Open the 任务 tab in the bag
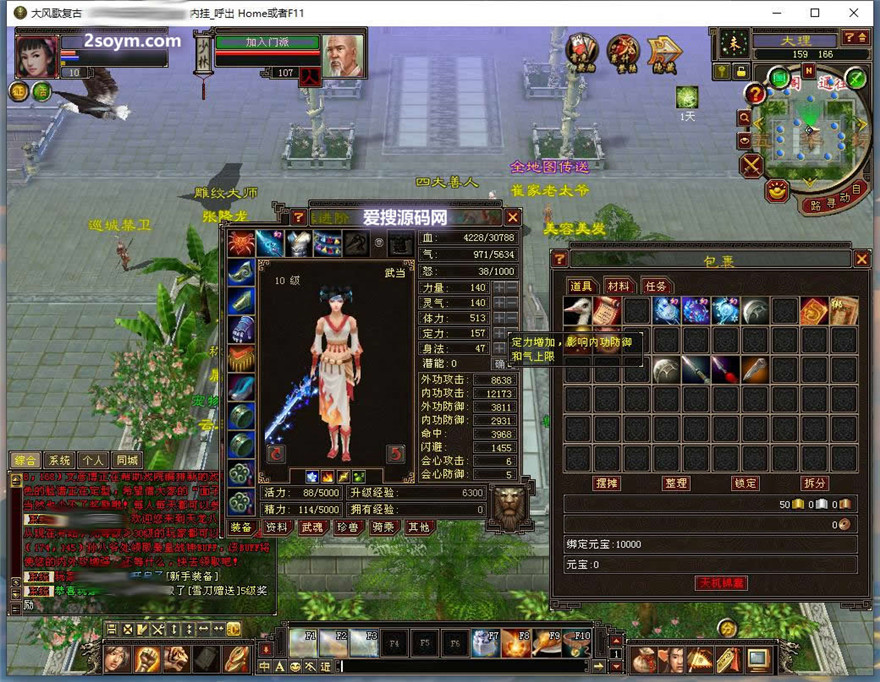The width and height of the screenshot is (880, 682). 654,287
